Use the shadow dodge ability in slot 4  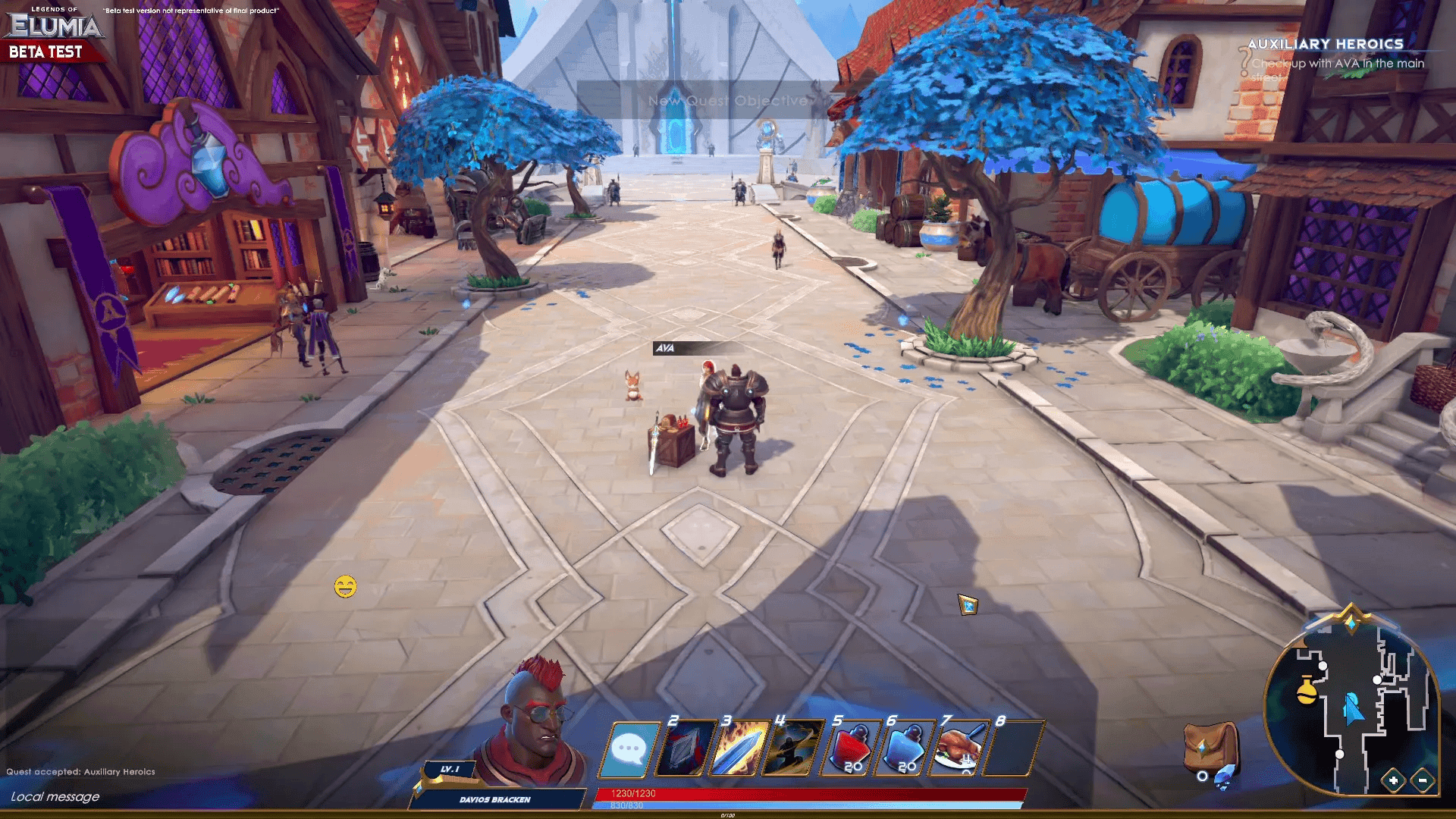click(x=796, y=747)
